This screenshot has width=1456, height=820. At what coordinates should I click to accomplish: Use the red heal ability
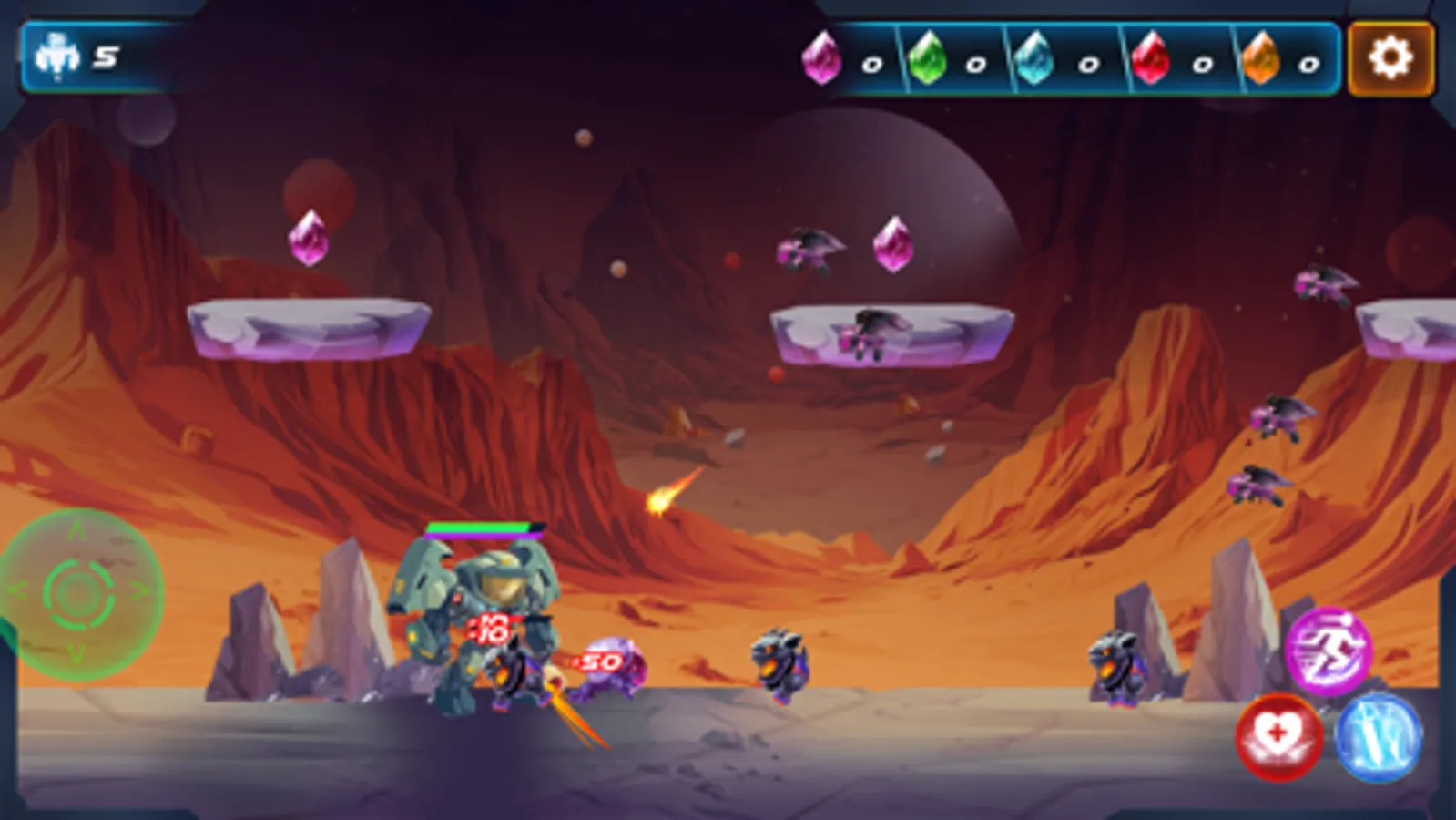click(1278, 739)
